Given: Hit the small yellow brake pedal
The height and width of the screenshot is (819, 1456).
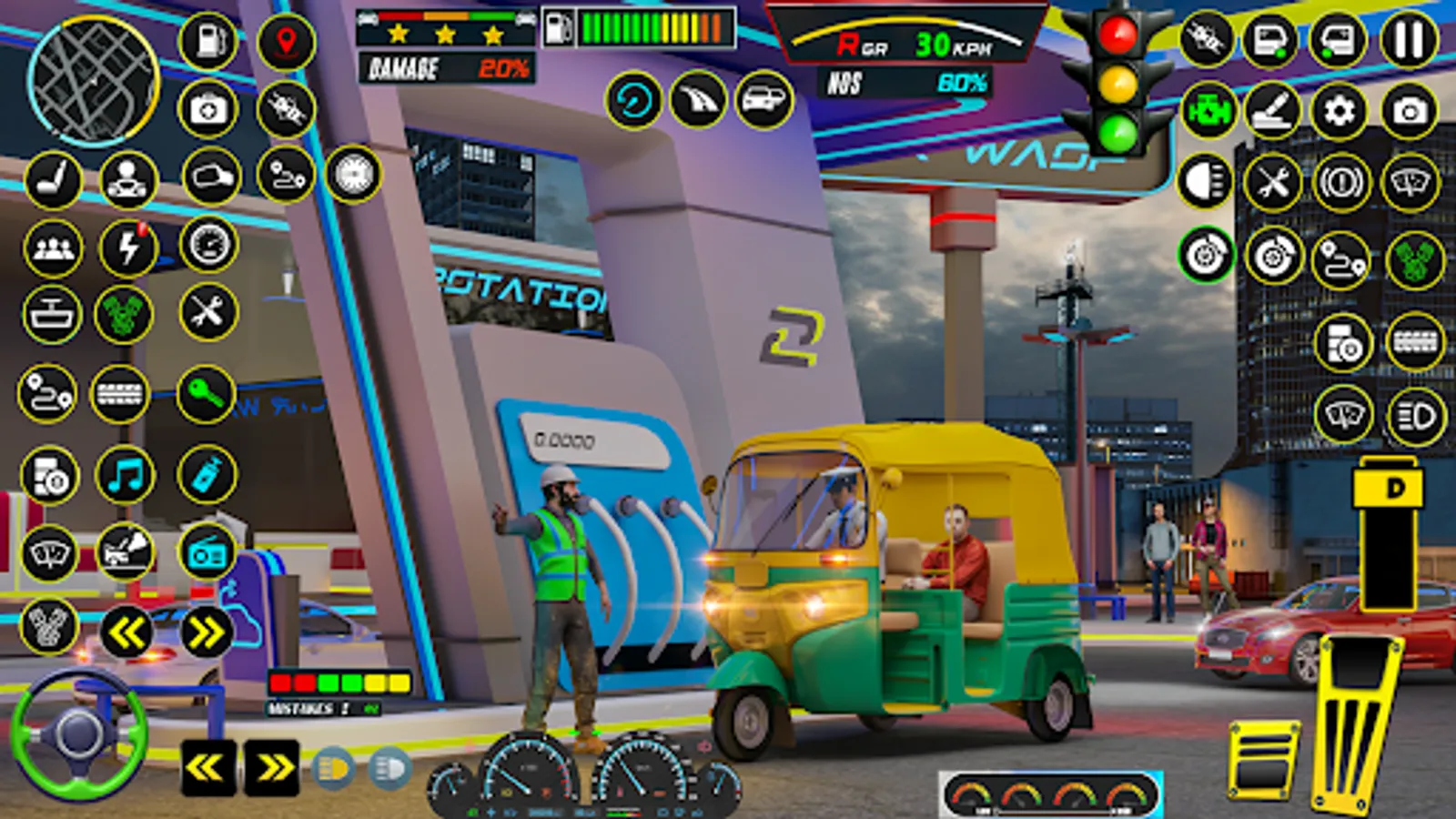Looking at the screenshot, I should point(1263,759).
